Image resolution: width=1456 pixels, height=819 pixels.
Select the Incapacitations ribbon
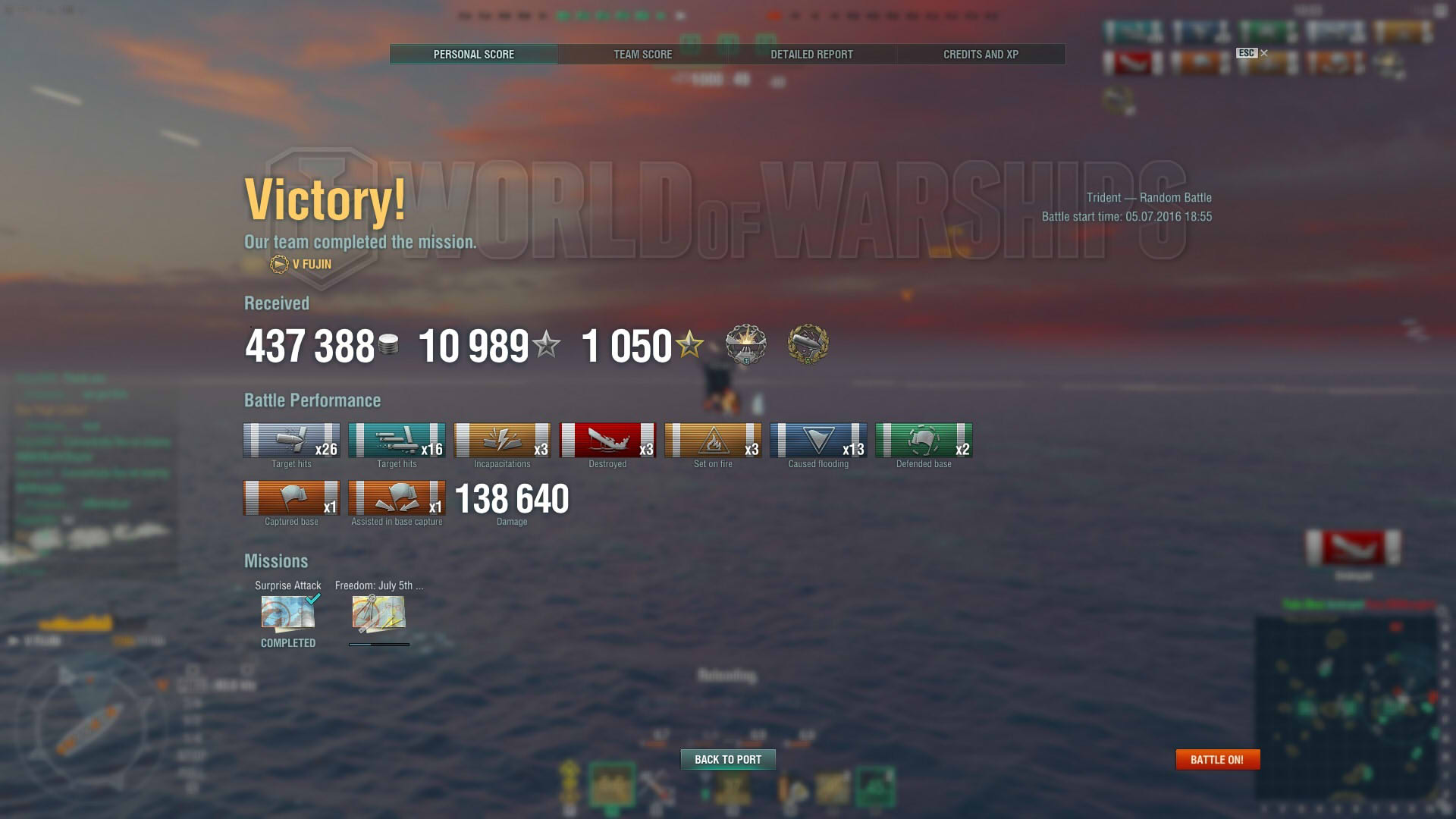pyautogui.click(x=502, y=441)
